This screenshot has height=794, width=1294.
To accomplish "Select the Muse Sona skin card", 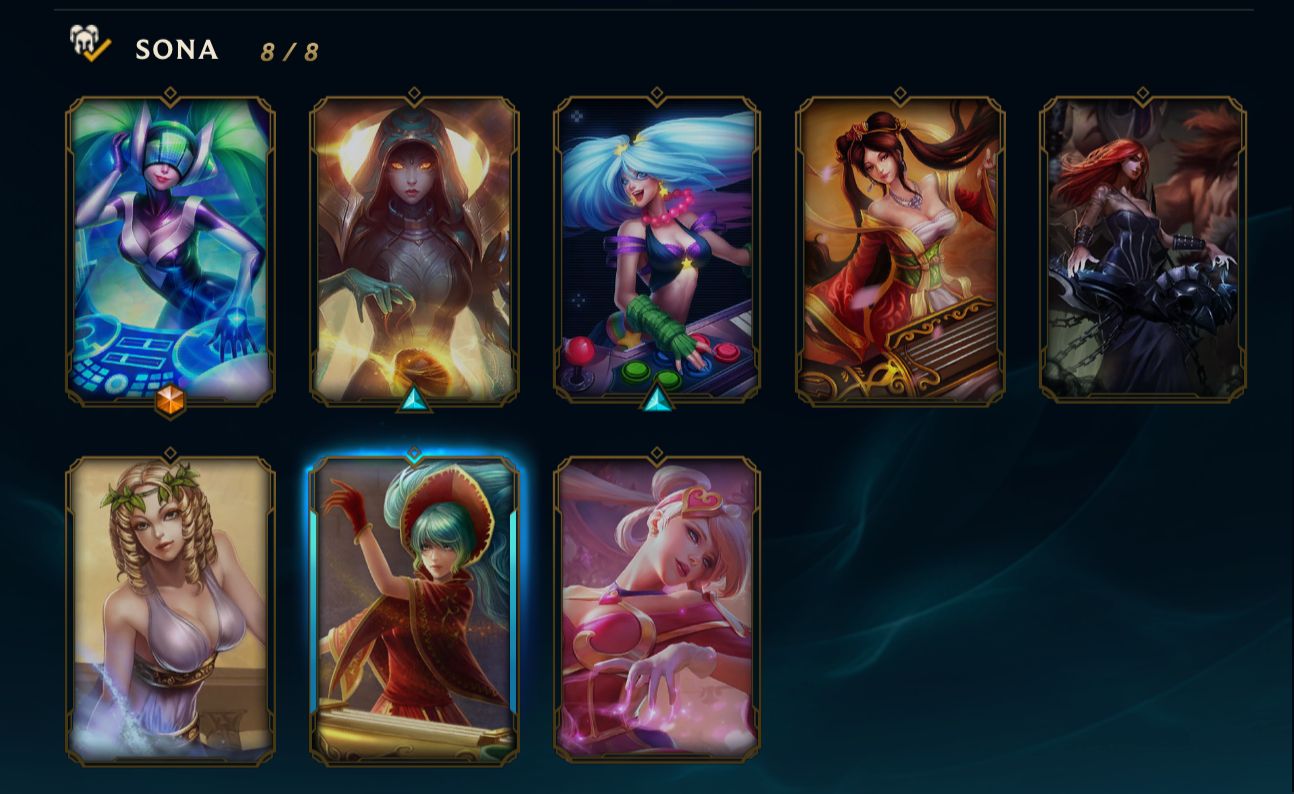I will coord(170,610).
